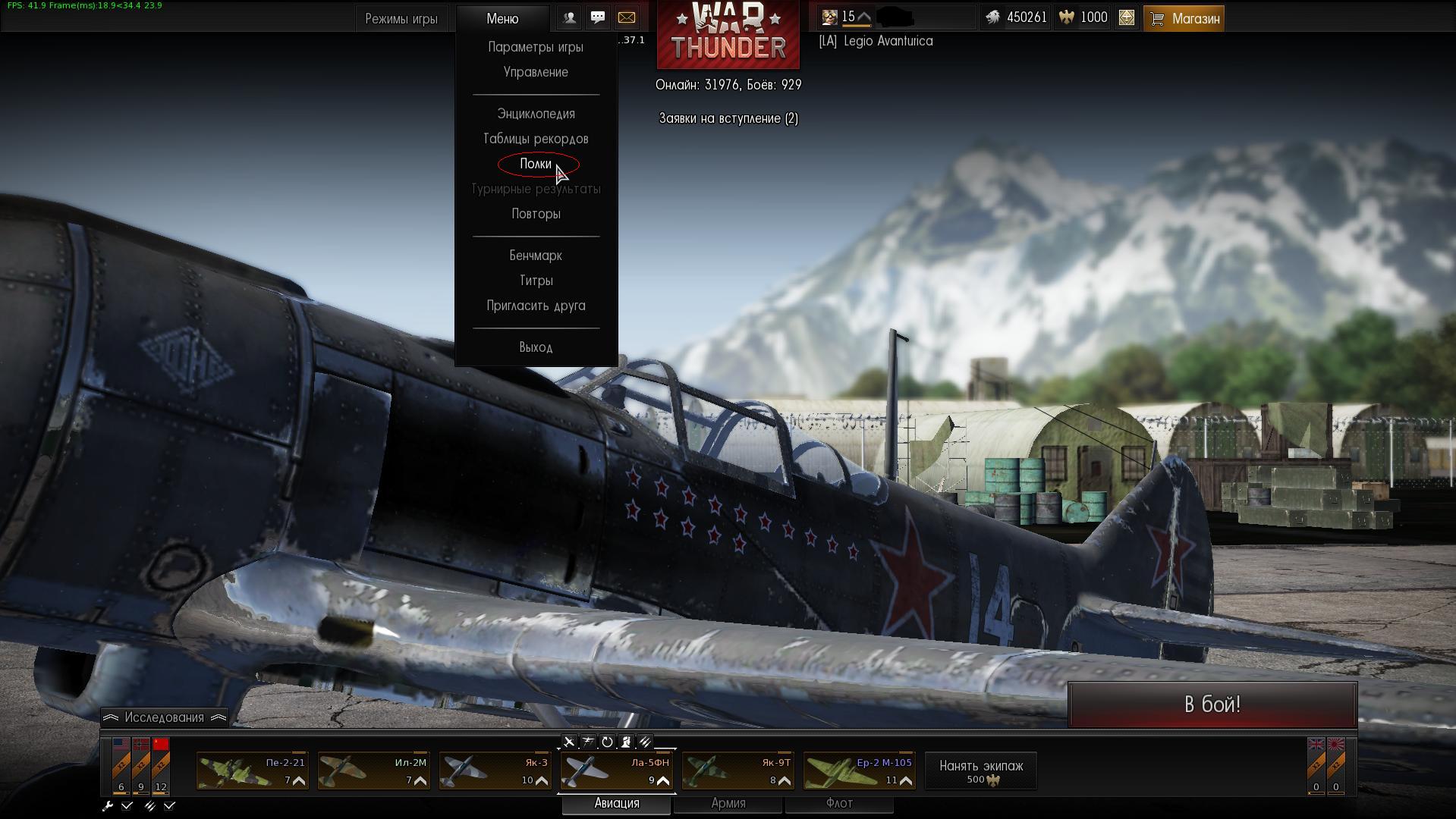Click Выход to quit the game
Image resolution: width=1456 pixels, height=819 pixels.
point(536,347)
